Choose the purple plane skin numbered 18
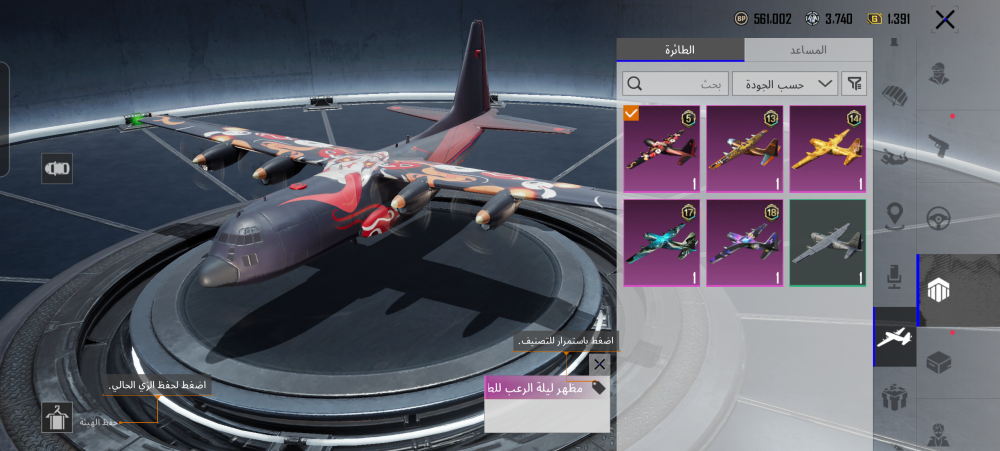Viewport: 1000px width, 451px height. pyautogui.click(x=744, y=243)
